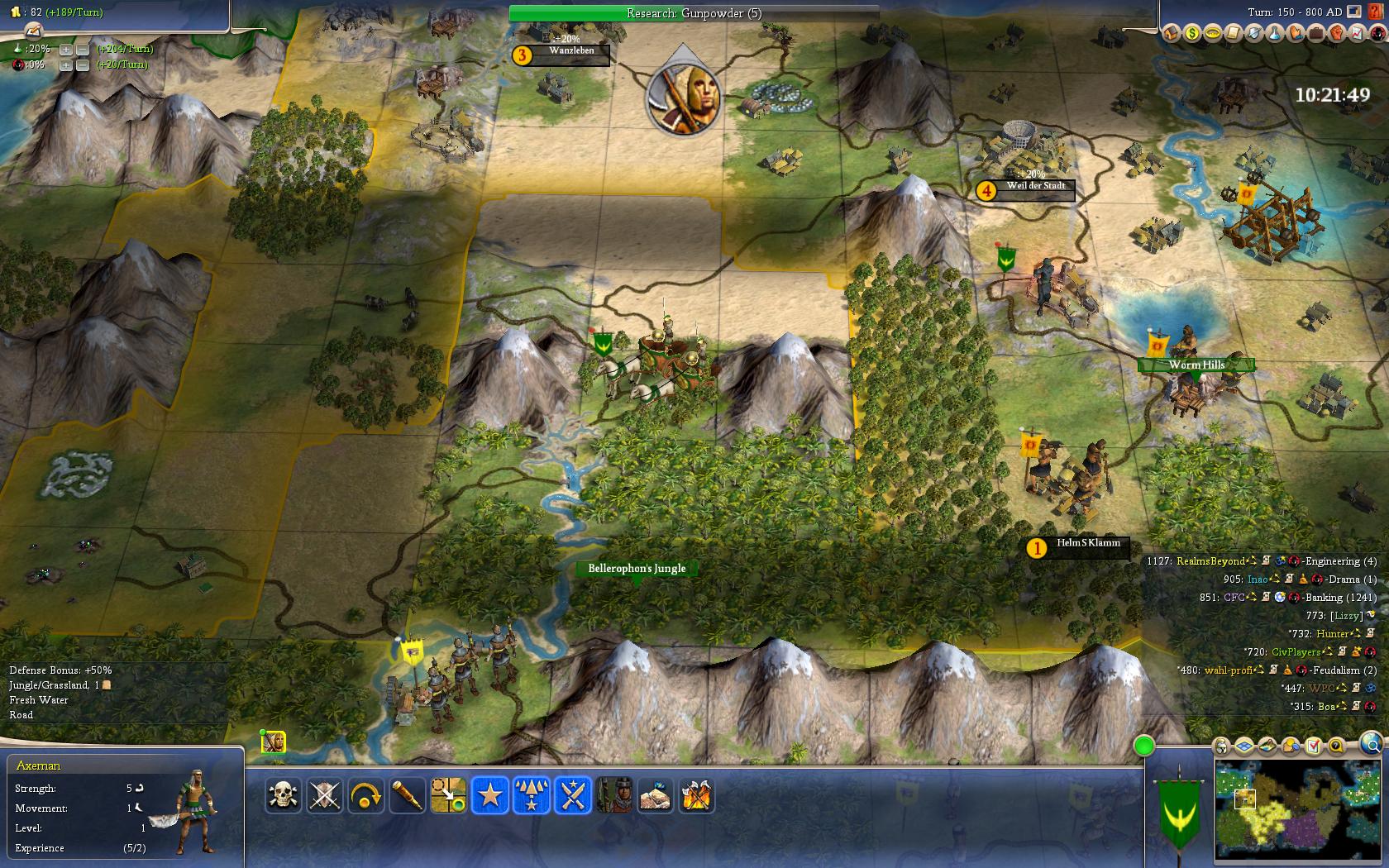The image size is (1389, 868).
Task: Select the RealmsBeyond entry in the scoreboard
Action: pos(1210,561)
